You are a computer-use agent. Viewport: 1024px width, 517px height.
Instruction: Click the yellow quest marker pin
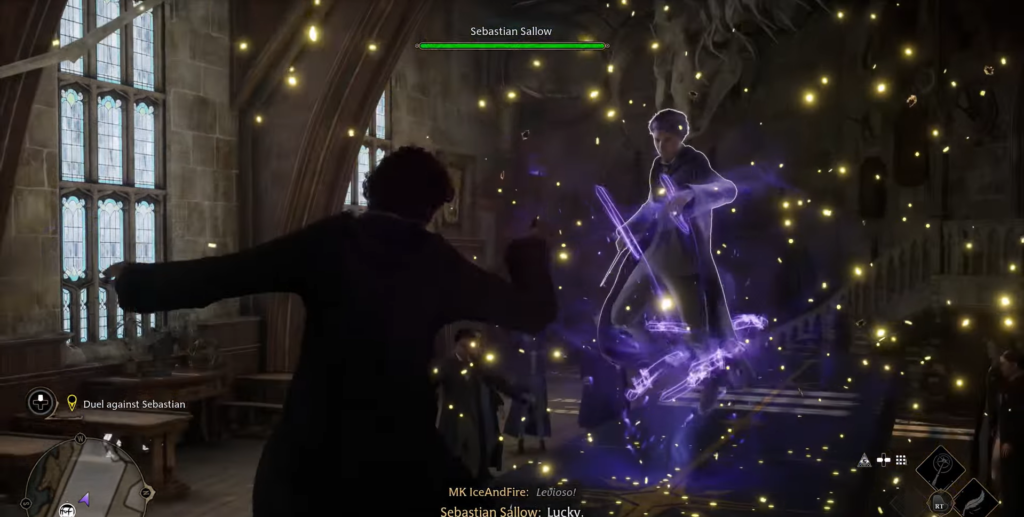click(72, 403)
